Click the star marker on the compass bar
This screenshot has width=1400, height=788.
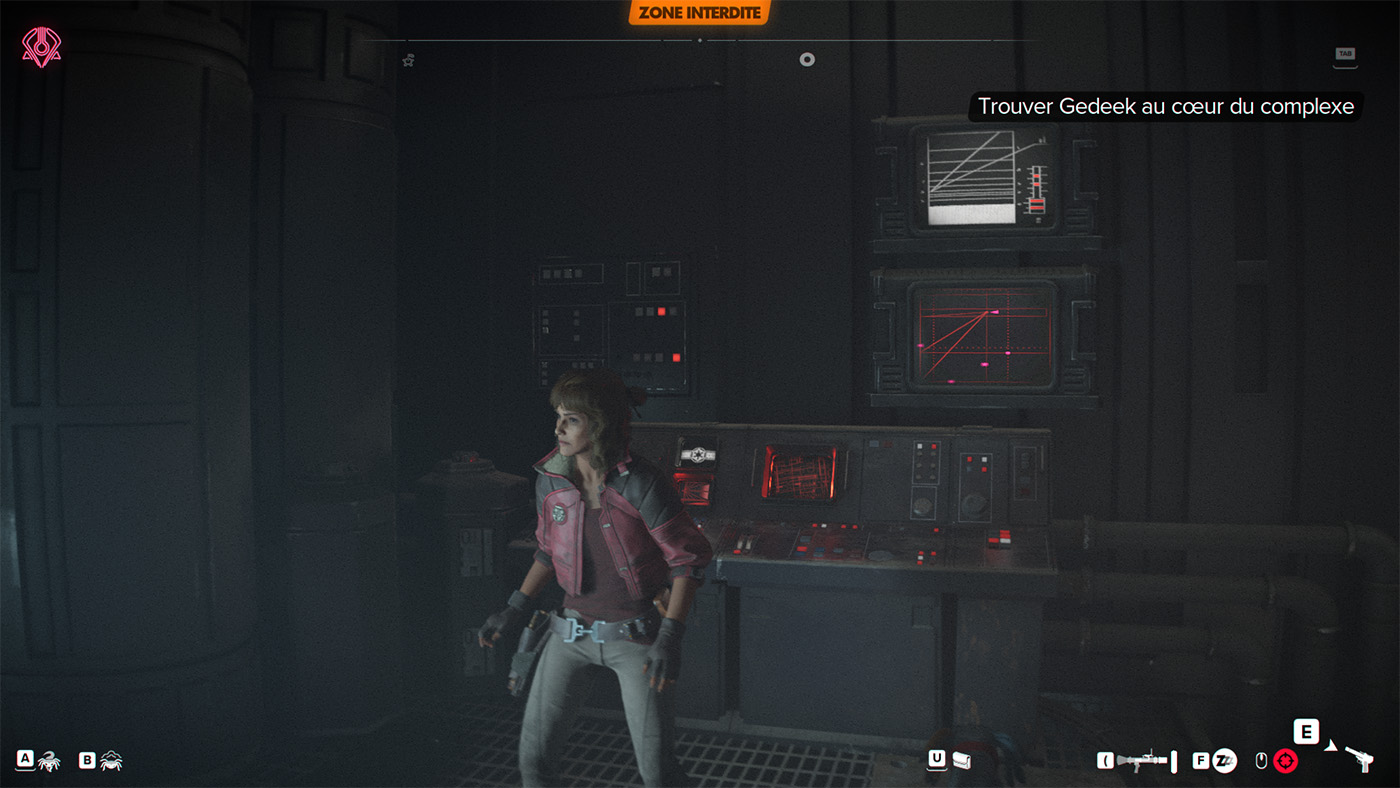[x=408, y=60]
